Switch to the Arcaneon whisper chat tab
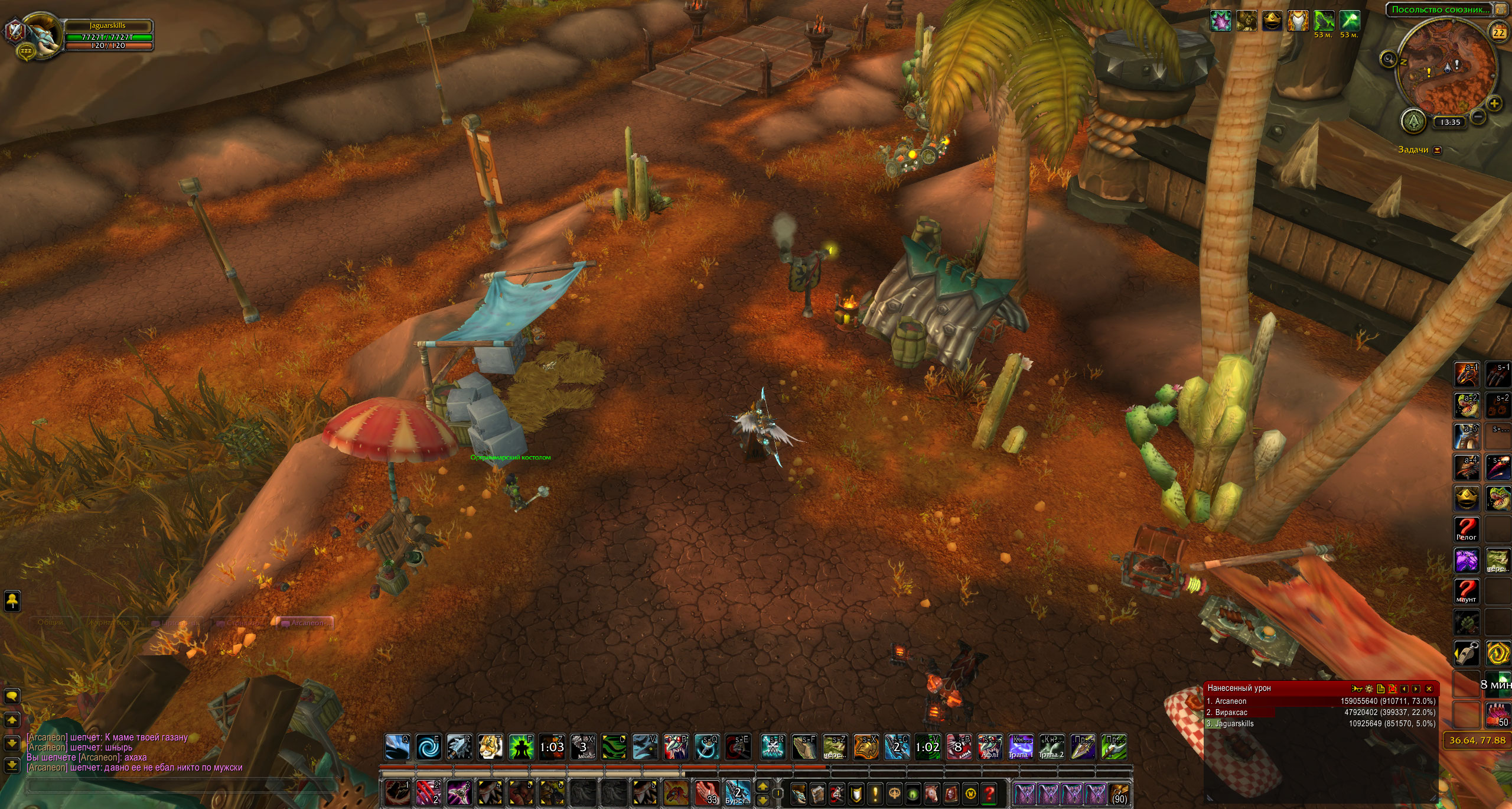The height and width of the screenshot is (809, 1512). pyautogui.click(x=305, y=622)
